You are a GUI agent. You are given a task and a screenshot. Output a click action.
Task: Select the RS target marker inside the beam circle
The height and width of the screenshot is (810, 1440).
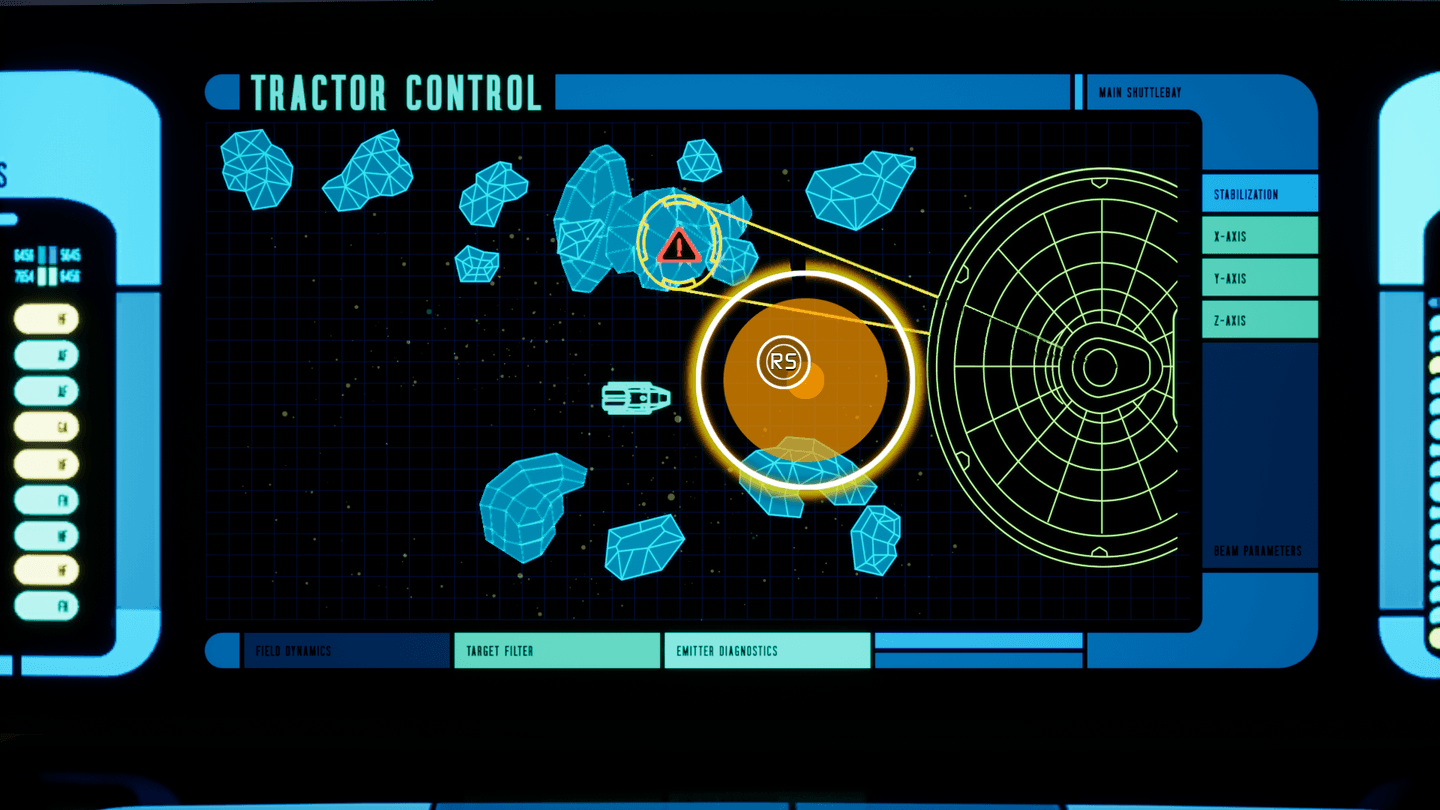click(782, 360)
